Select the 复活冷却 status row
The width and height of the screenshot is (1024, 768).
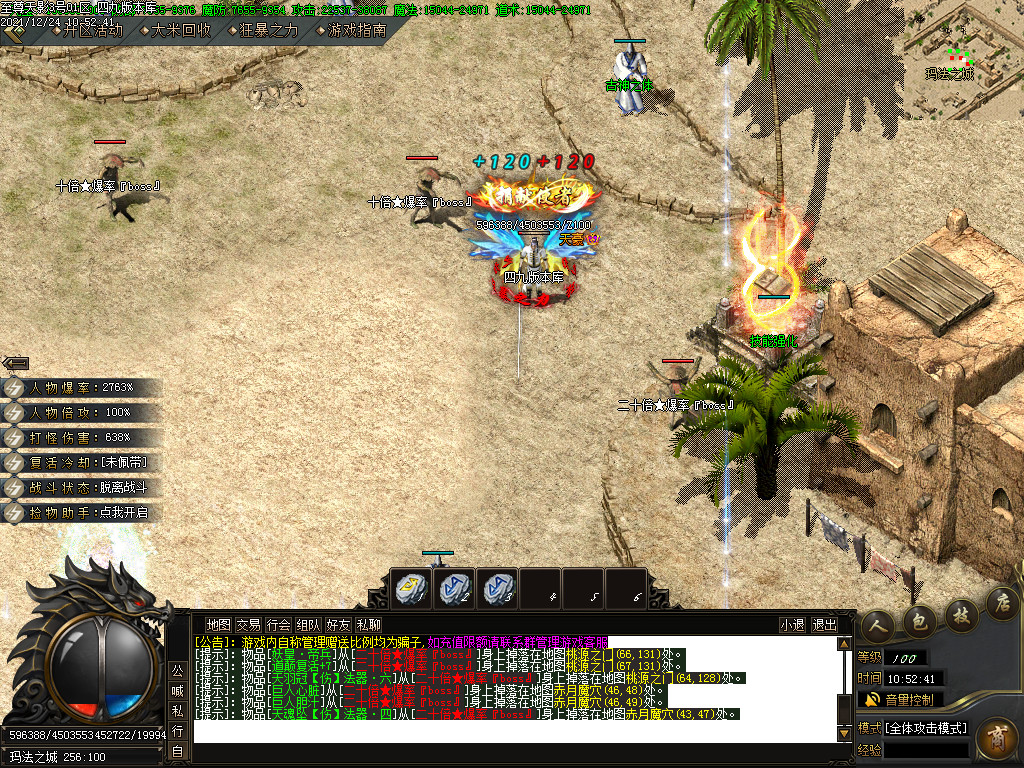(x=82, y=462)
